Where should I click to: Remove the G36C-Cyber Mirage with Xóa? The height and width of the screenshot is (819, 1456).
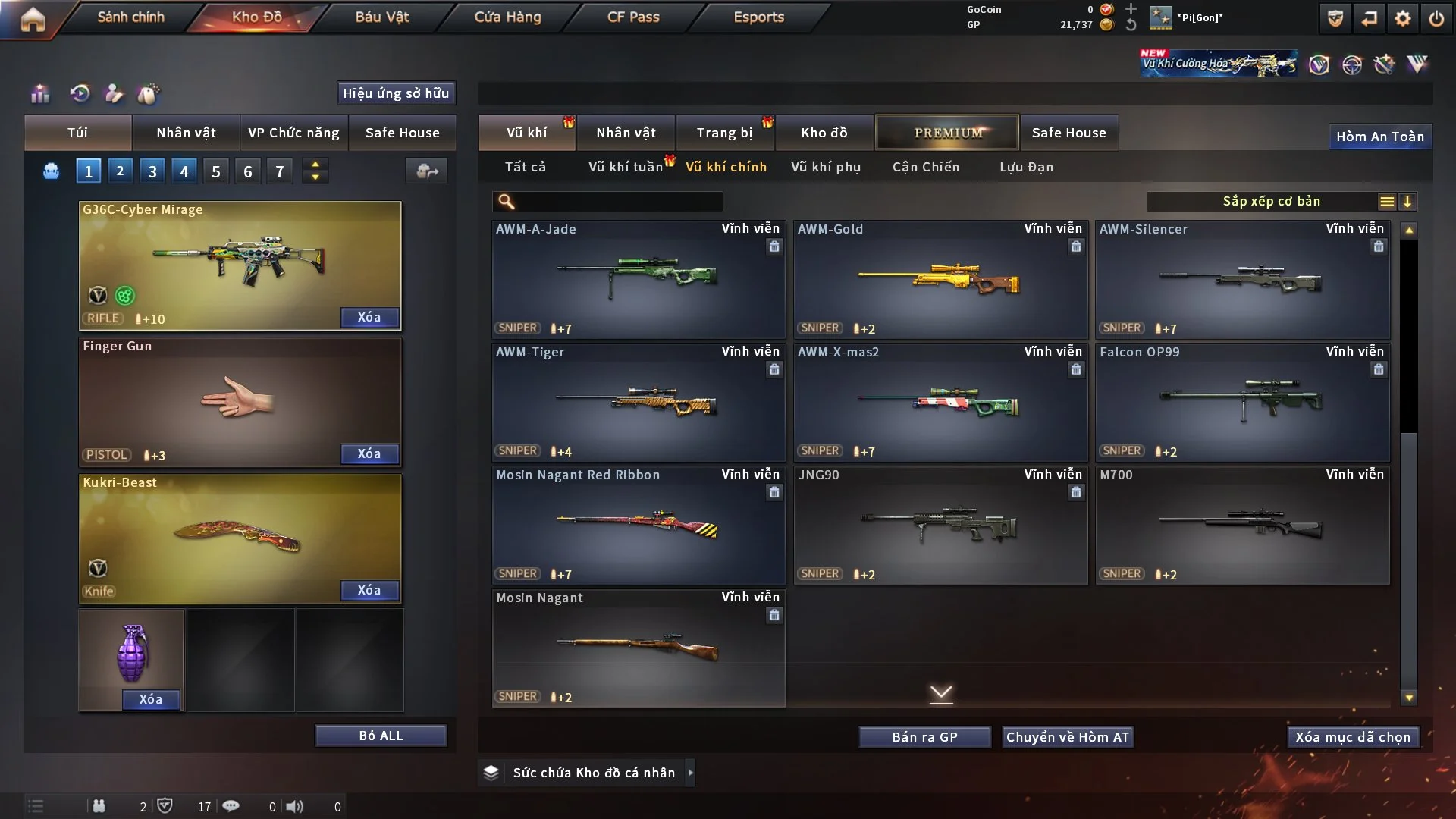(369, 318)
